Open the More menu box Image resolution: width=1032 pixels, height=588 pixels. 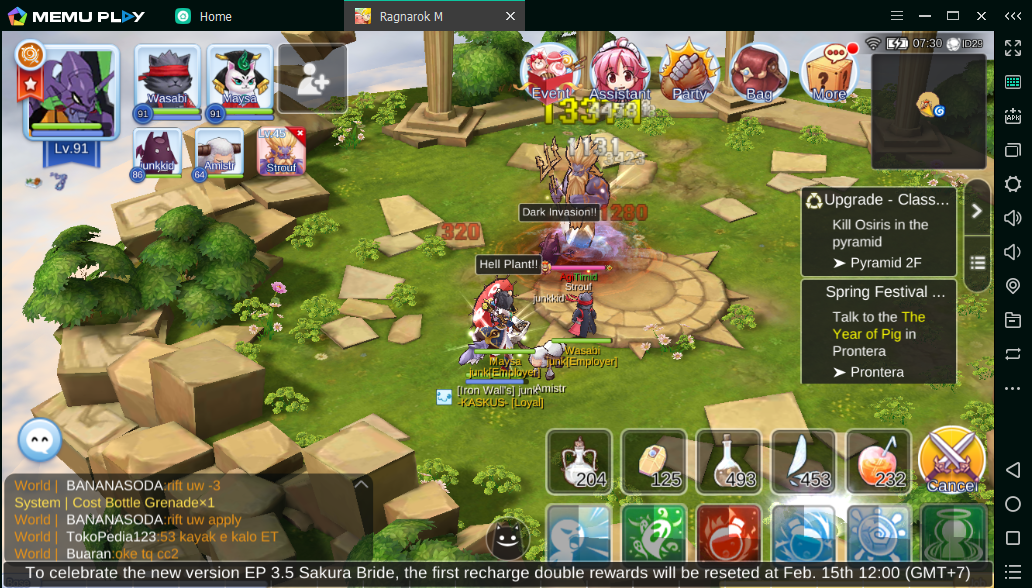coord(829,71)
